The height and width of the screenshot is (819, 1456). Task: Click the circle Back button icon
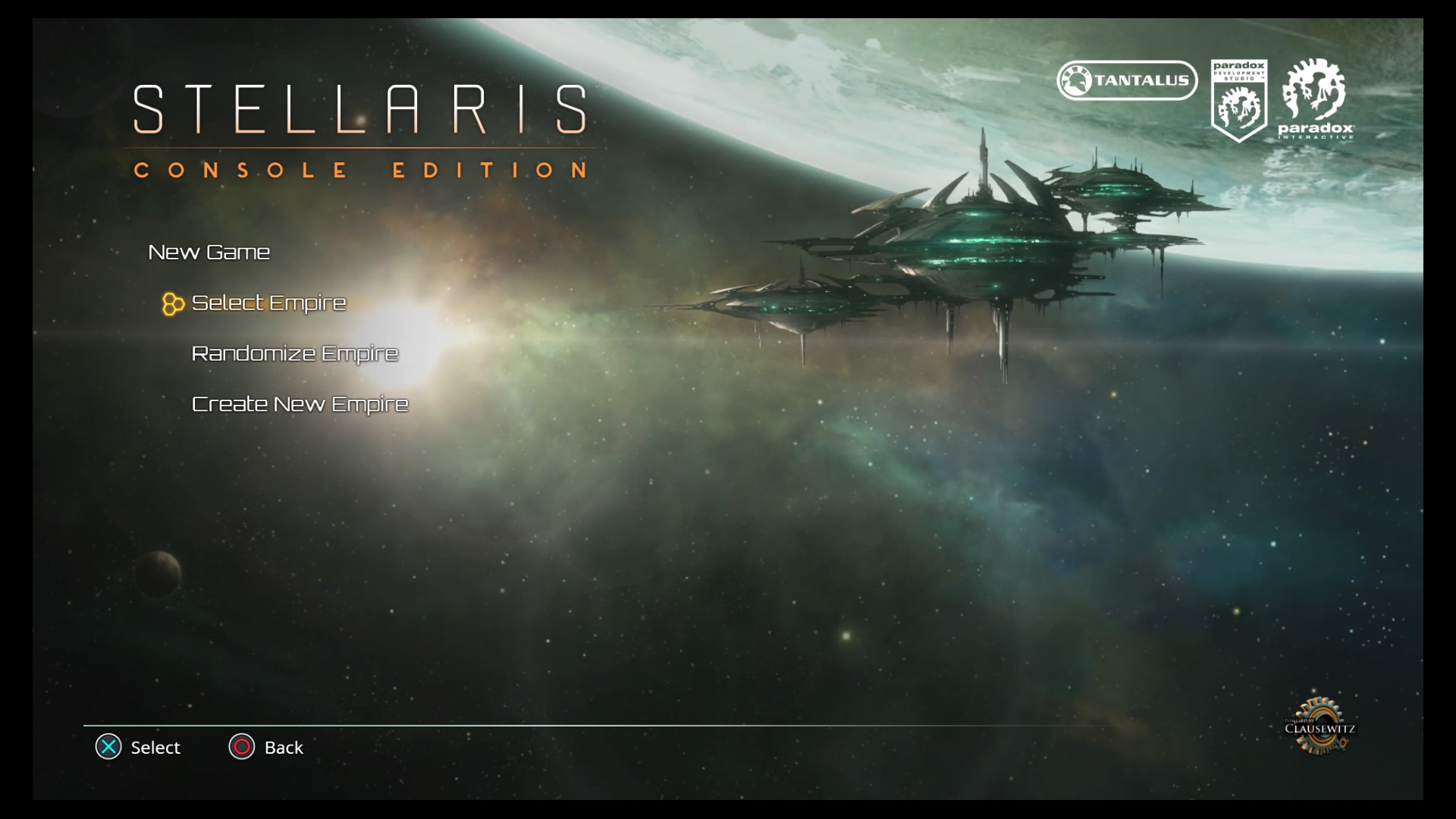[242, 748]
